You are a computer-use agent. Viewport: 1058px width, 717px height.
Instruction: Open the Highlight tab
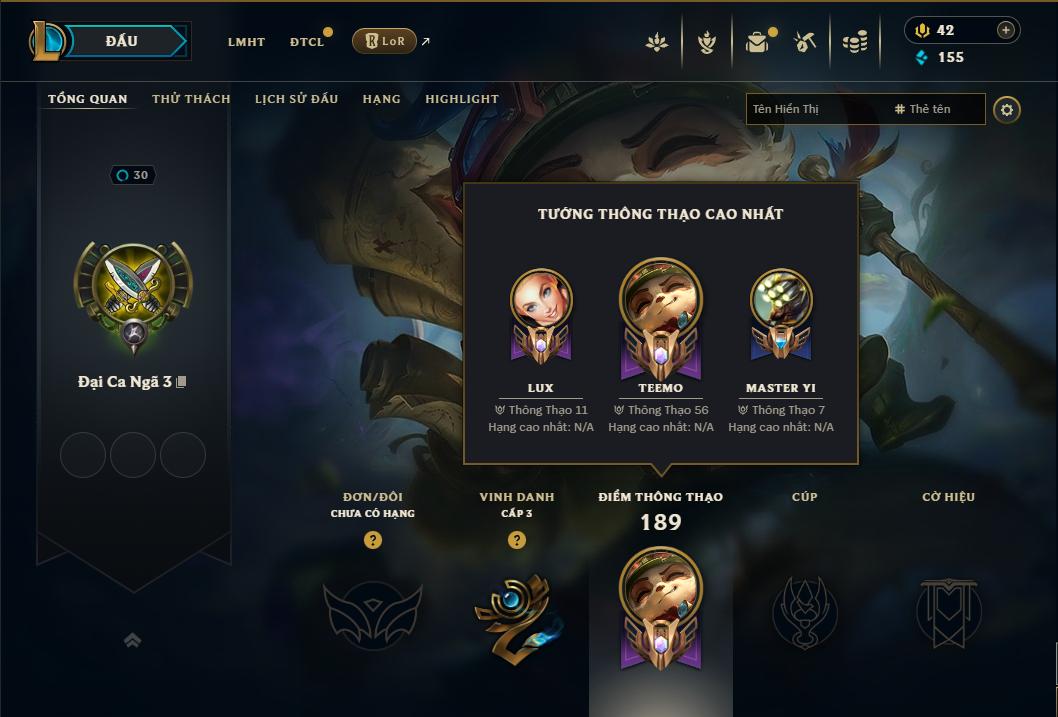click(462, 99)
